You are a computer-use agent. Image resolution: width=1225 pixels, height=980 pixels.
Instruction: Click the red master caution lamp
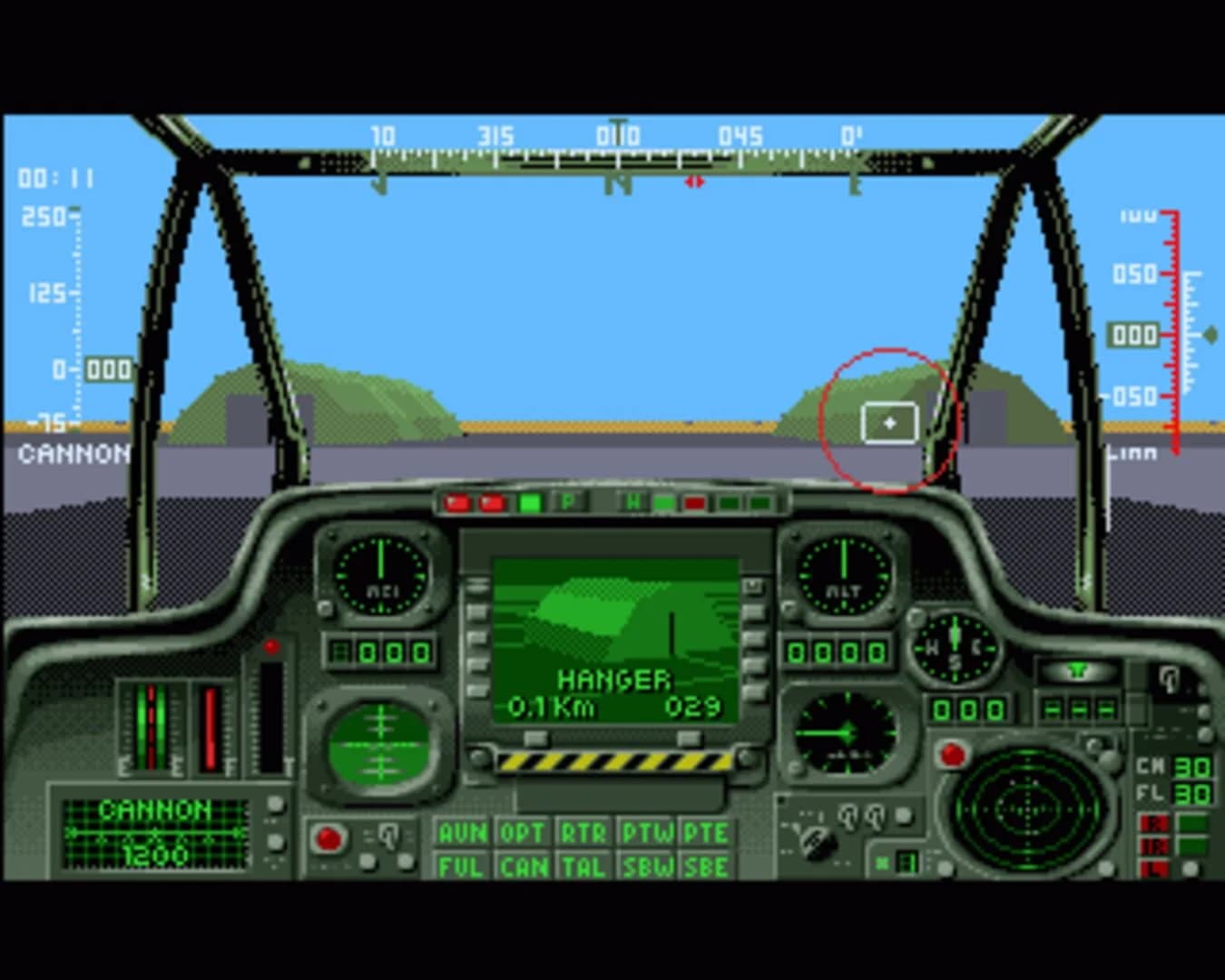pyautogui.click(x=953, y=751)
